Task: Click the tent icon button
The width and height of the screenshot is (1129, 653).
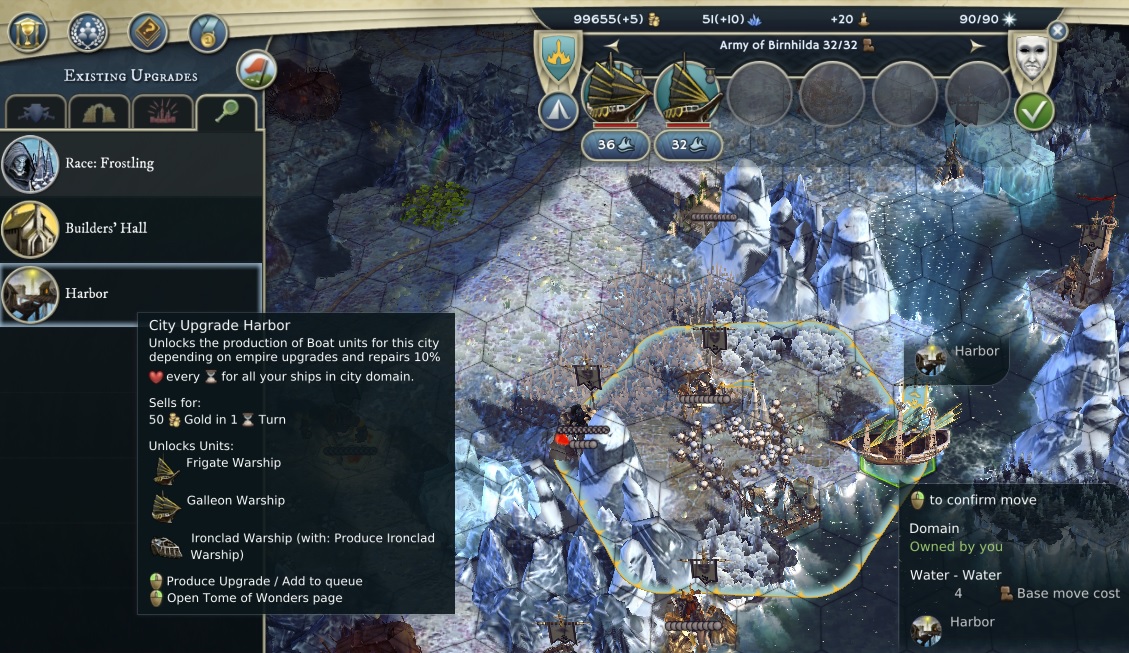Action: click(x=557, y=110)
